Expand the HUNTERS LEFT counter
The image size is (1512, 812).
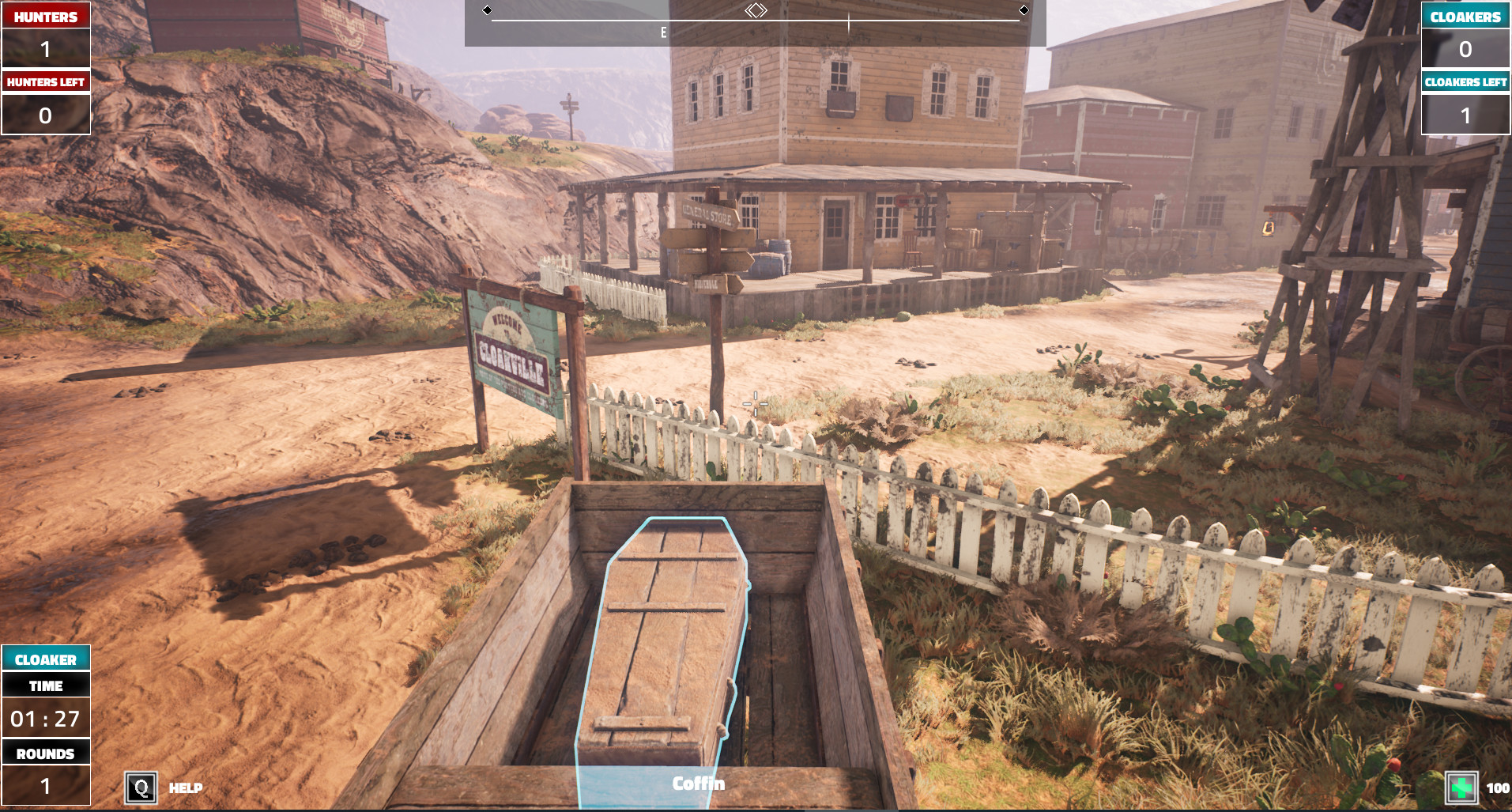tap(45, 81)
